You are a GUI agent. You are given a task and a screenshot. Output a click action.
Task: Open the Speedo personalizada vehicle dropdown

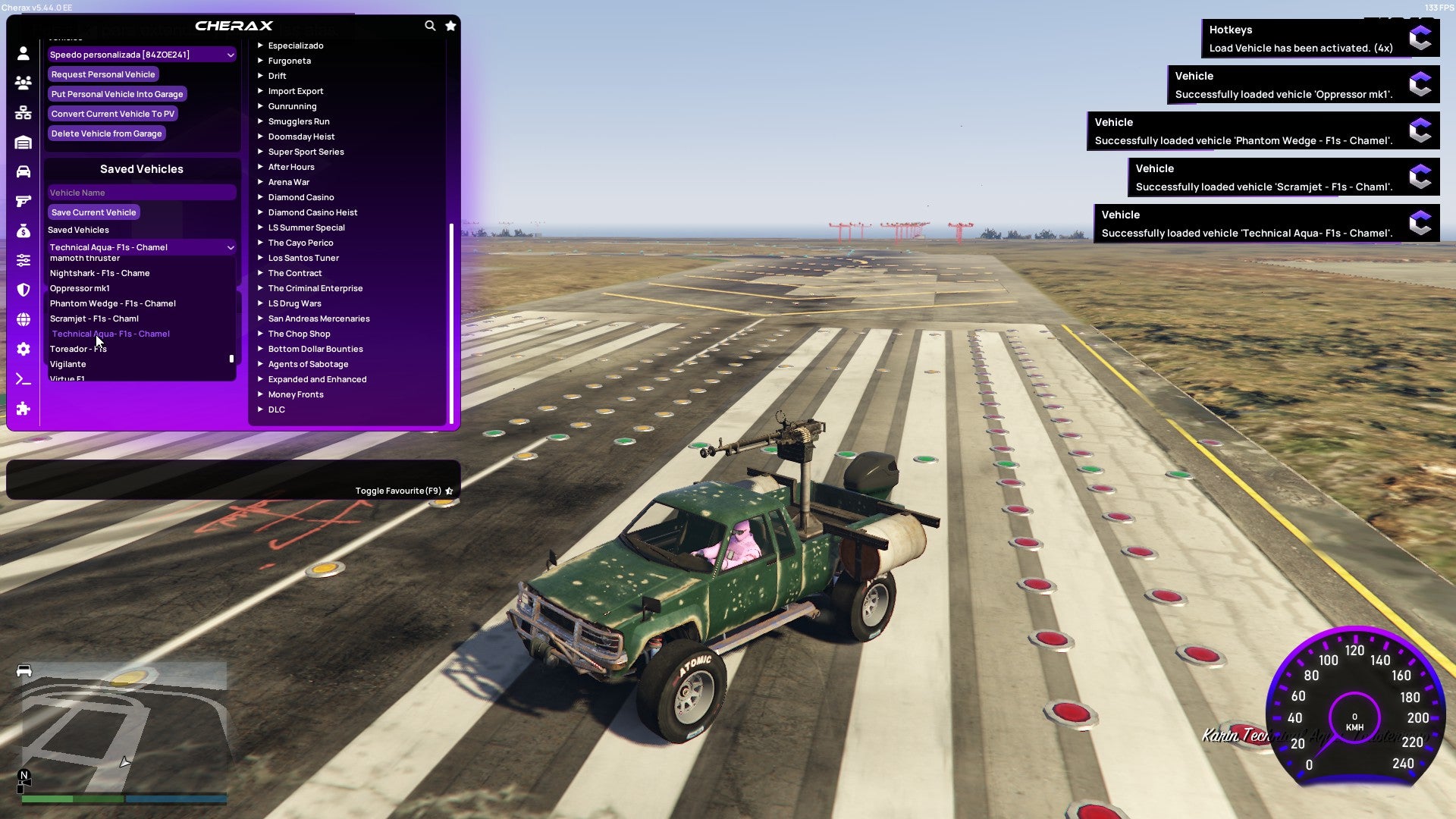pos(141,54)
